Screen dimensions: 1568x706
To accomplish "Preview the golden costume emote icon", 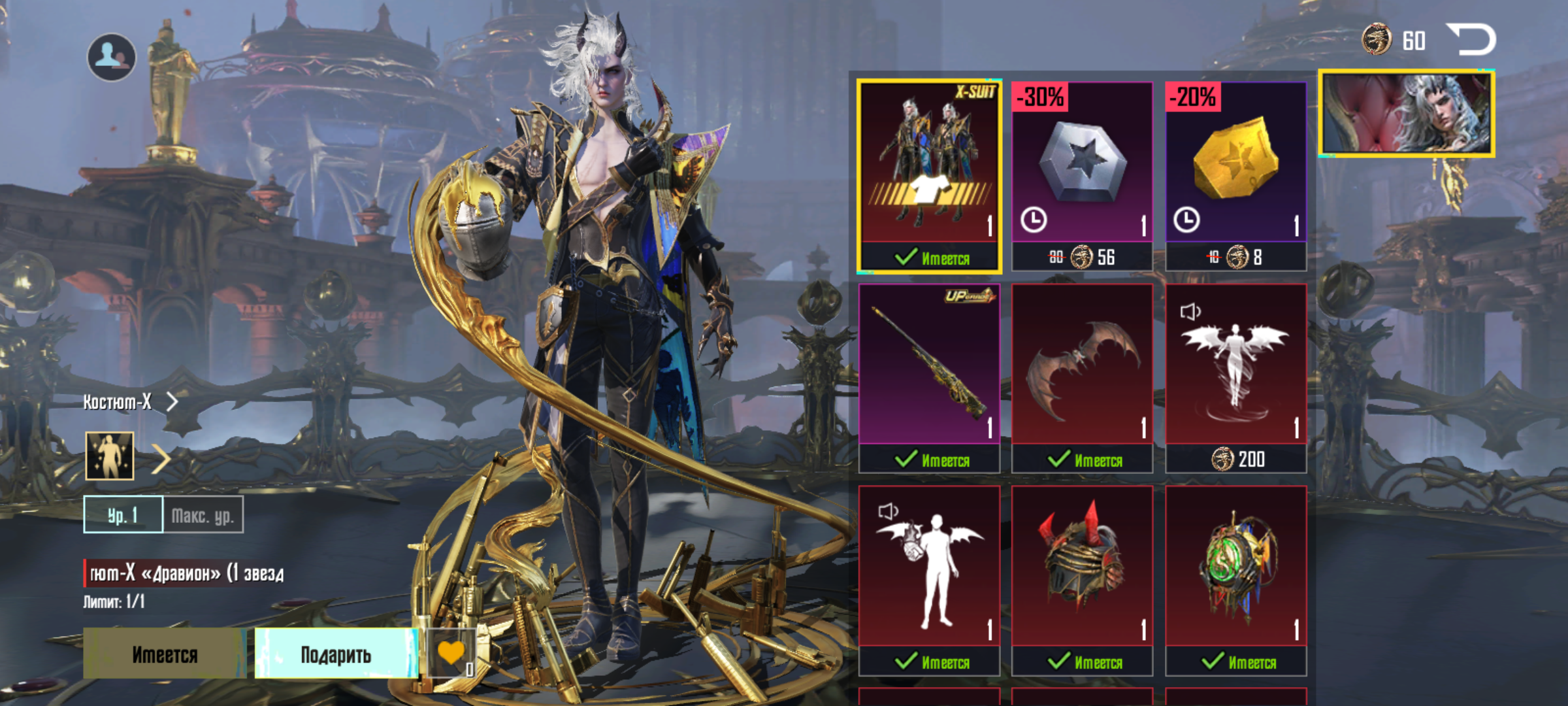I will point(110,456).
